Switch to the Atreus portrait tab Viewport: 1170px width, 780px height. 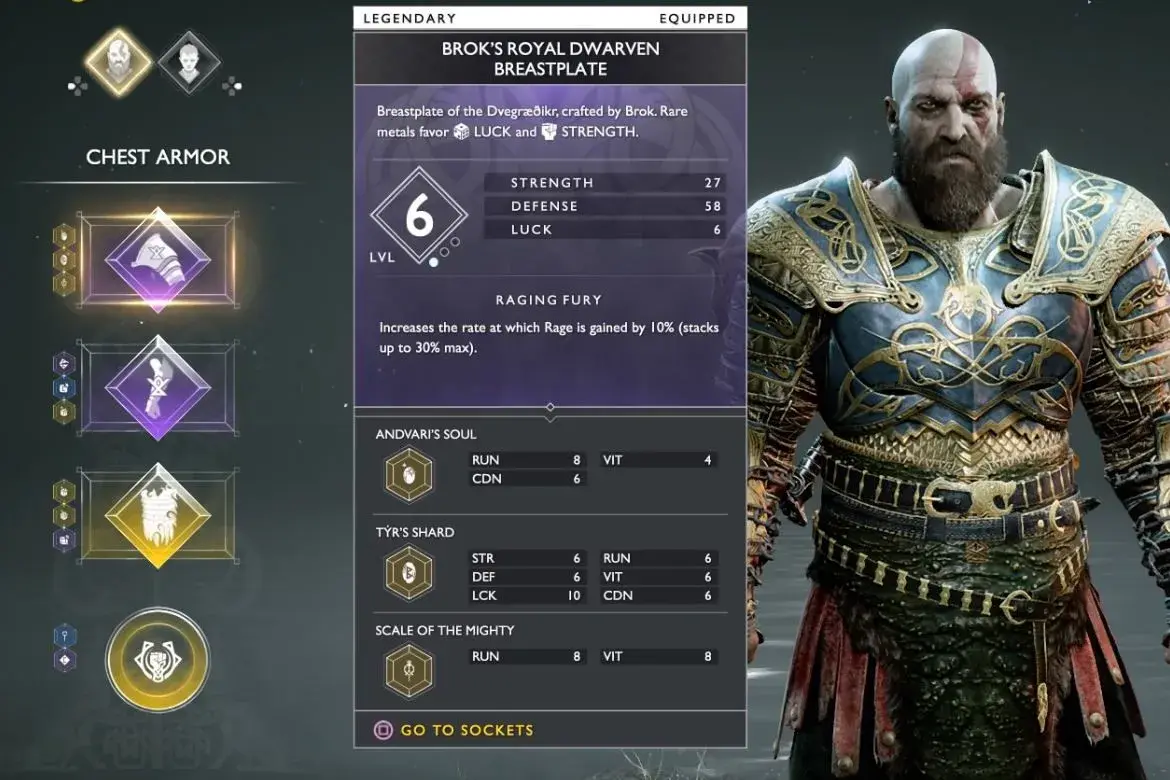point(189,62)
